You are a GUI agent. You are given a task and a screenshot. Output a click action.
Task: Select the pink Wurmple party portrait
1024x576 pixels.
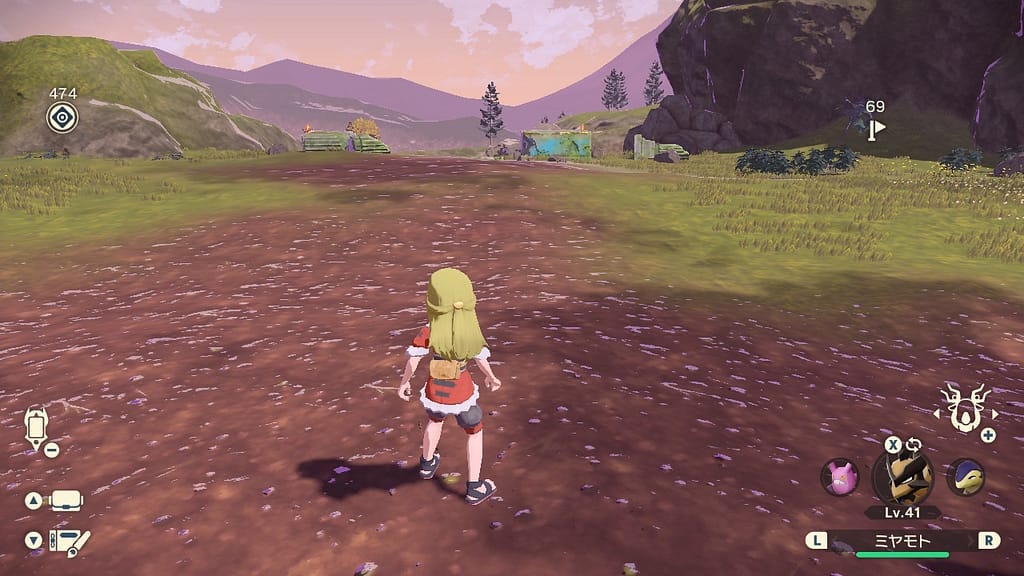839,477
